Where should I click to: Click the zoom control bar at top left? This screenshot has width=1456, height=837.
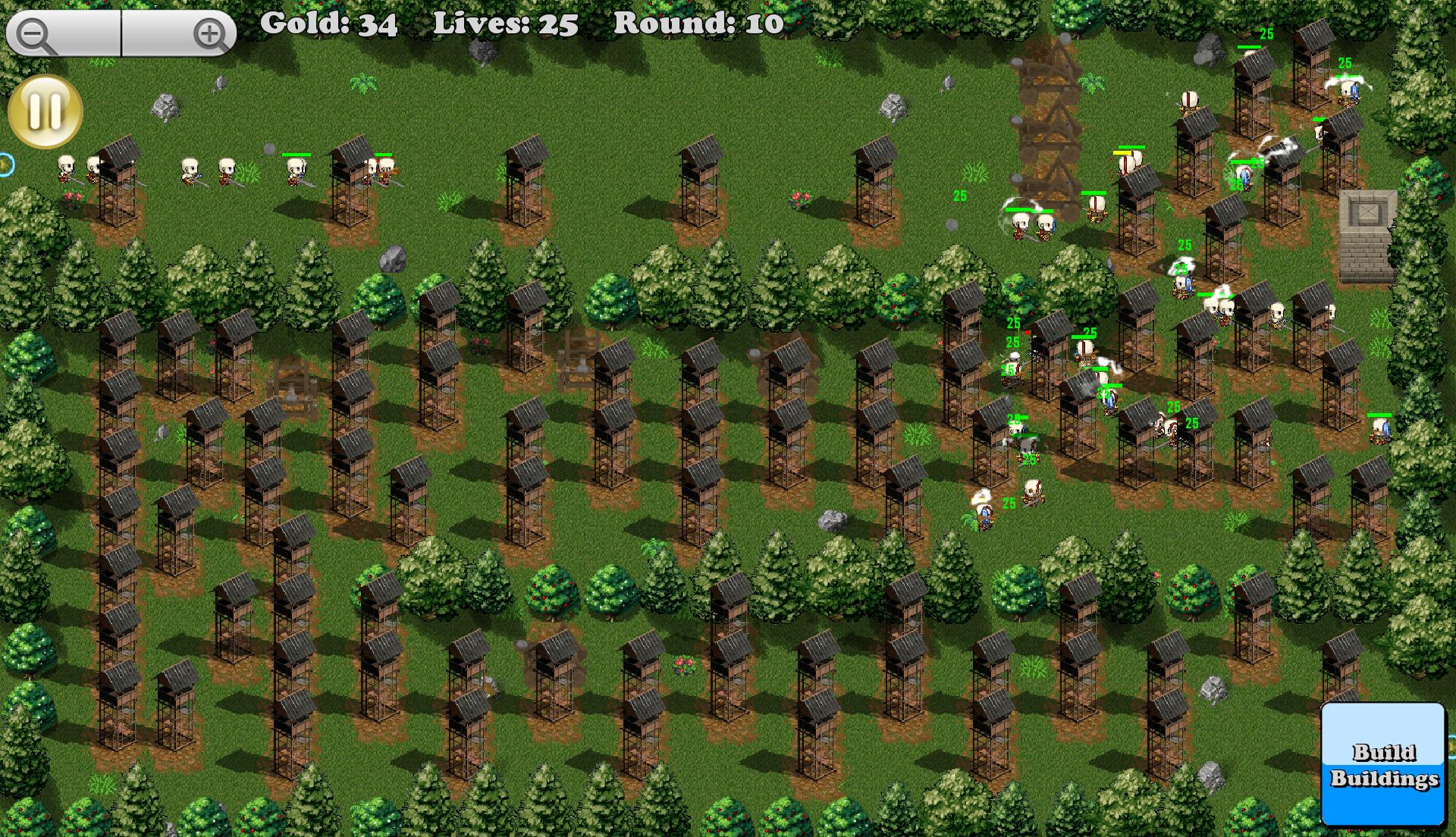tap(121, 33)
